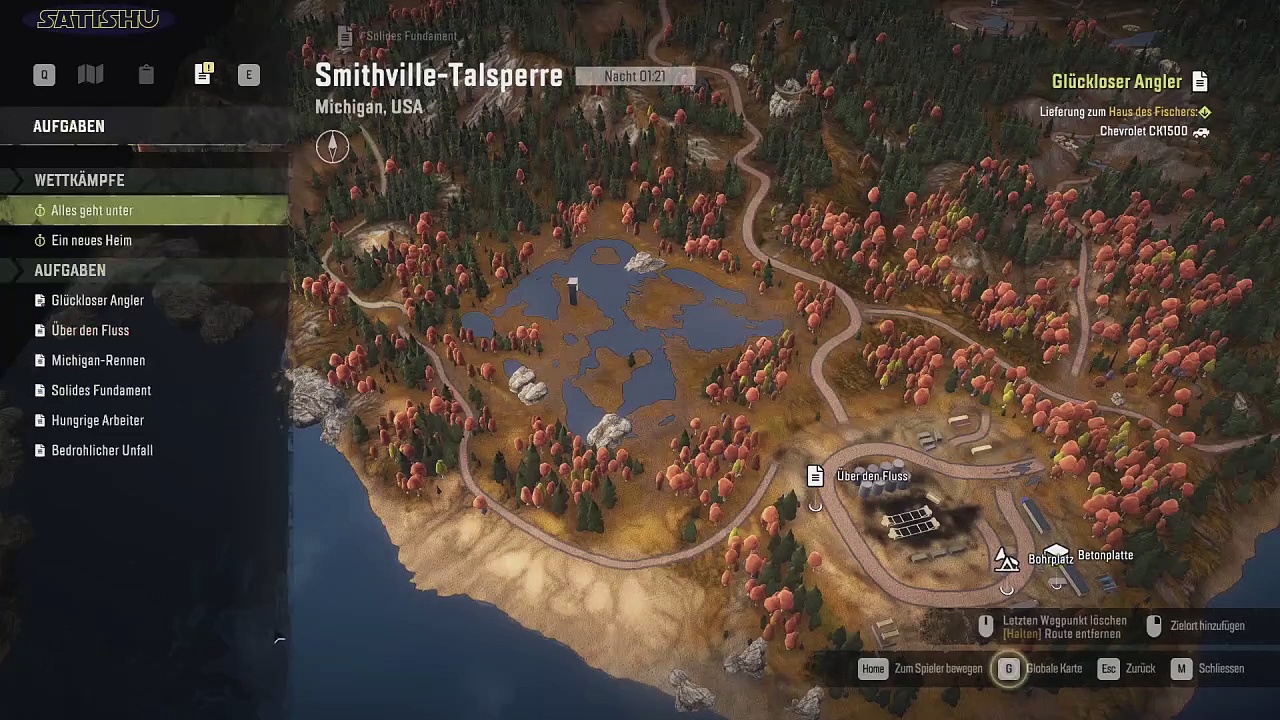
Task: Open the clipboard contracts tab
Action: [x=146, y=75]
